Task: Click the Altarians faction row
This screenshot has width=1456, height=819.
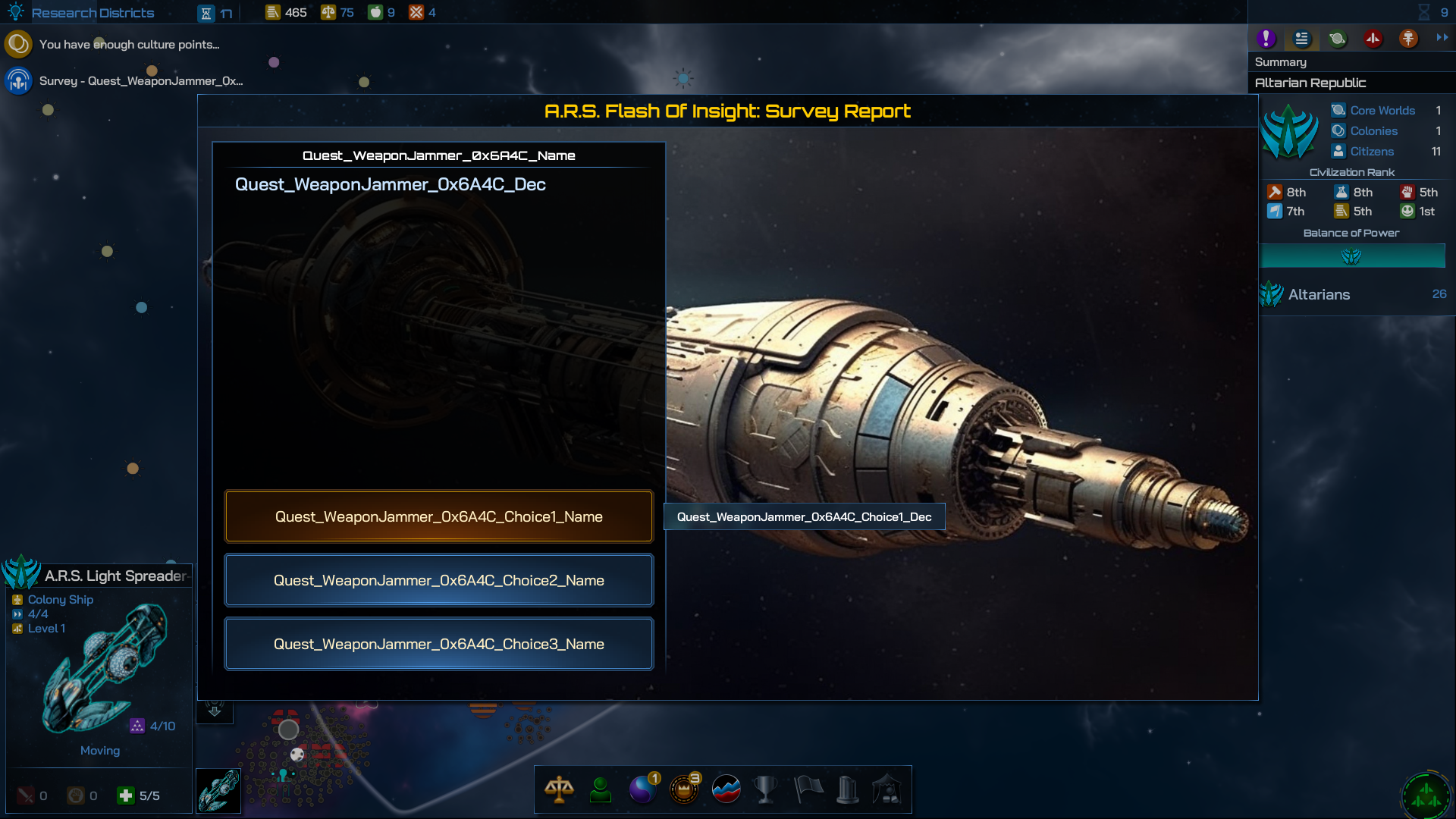Action: click(1354, 294)
